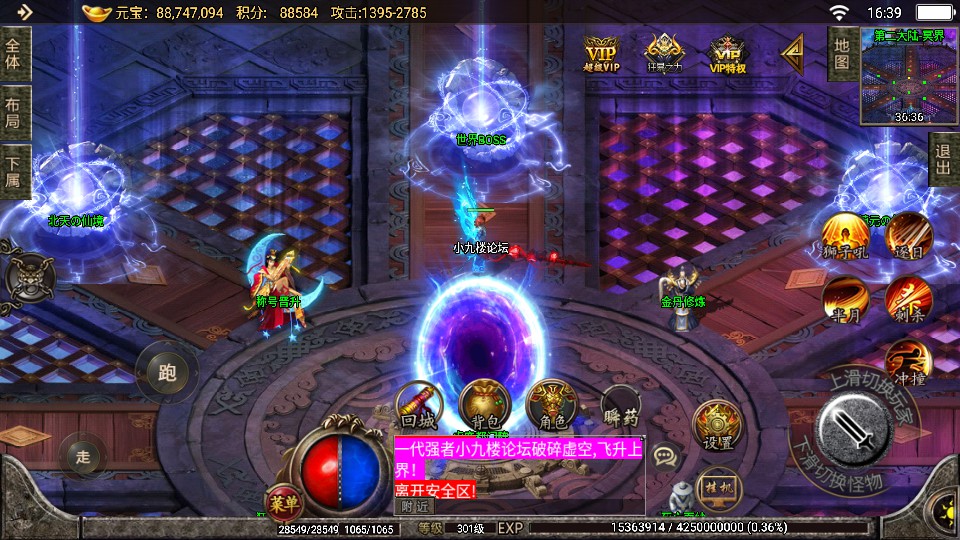Use the 回城 return-to-town scroll

pos(417,406)
